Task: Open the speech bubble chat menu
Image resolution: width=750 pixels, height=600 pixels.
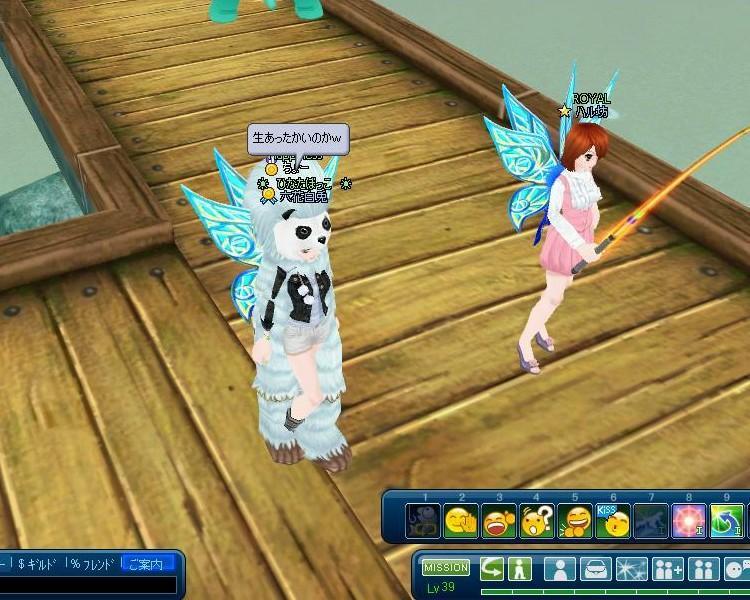Action: coord(738,569)
